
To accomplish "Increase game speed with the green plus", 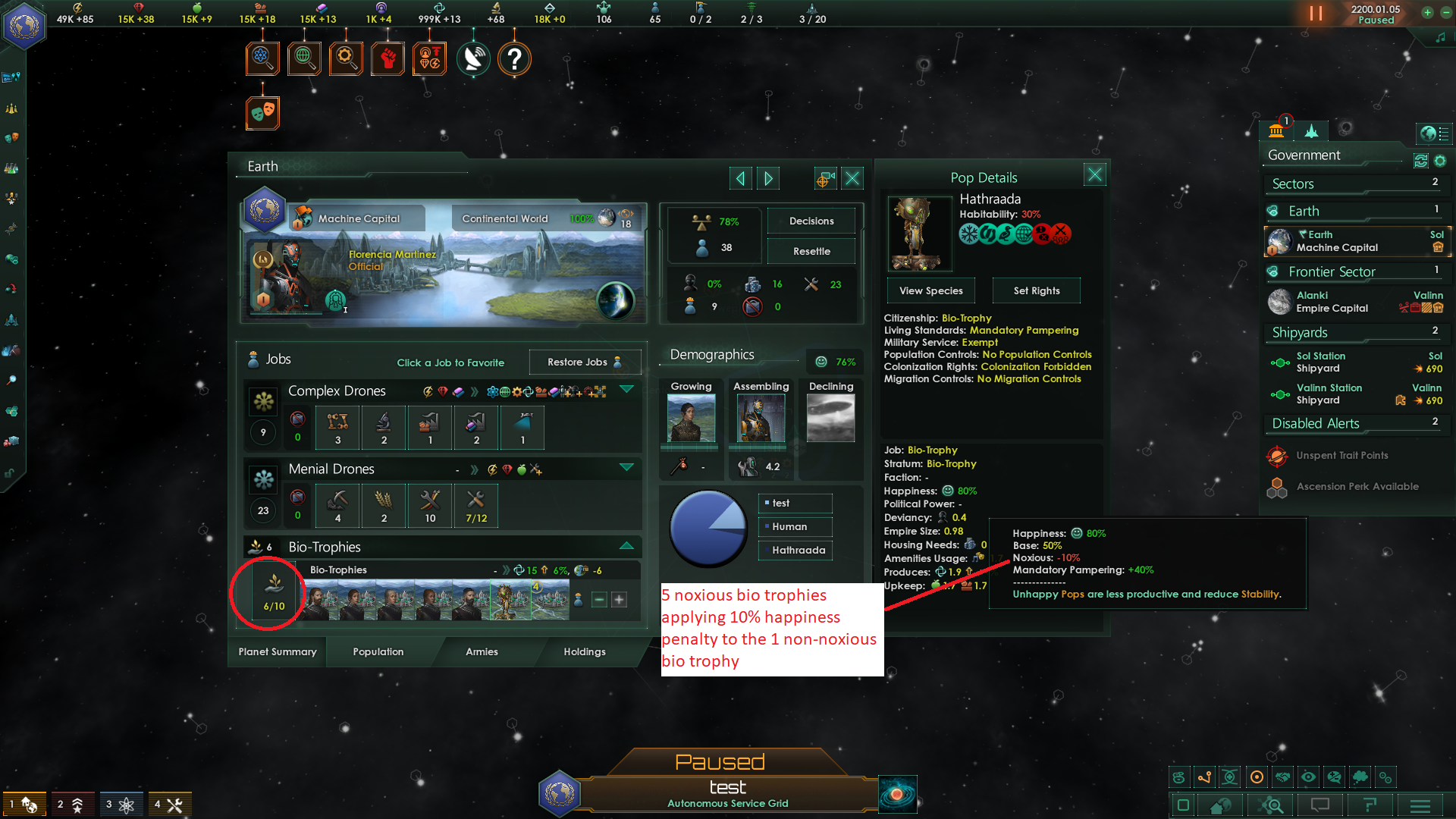I will coord(1427,13).
